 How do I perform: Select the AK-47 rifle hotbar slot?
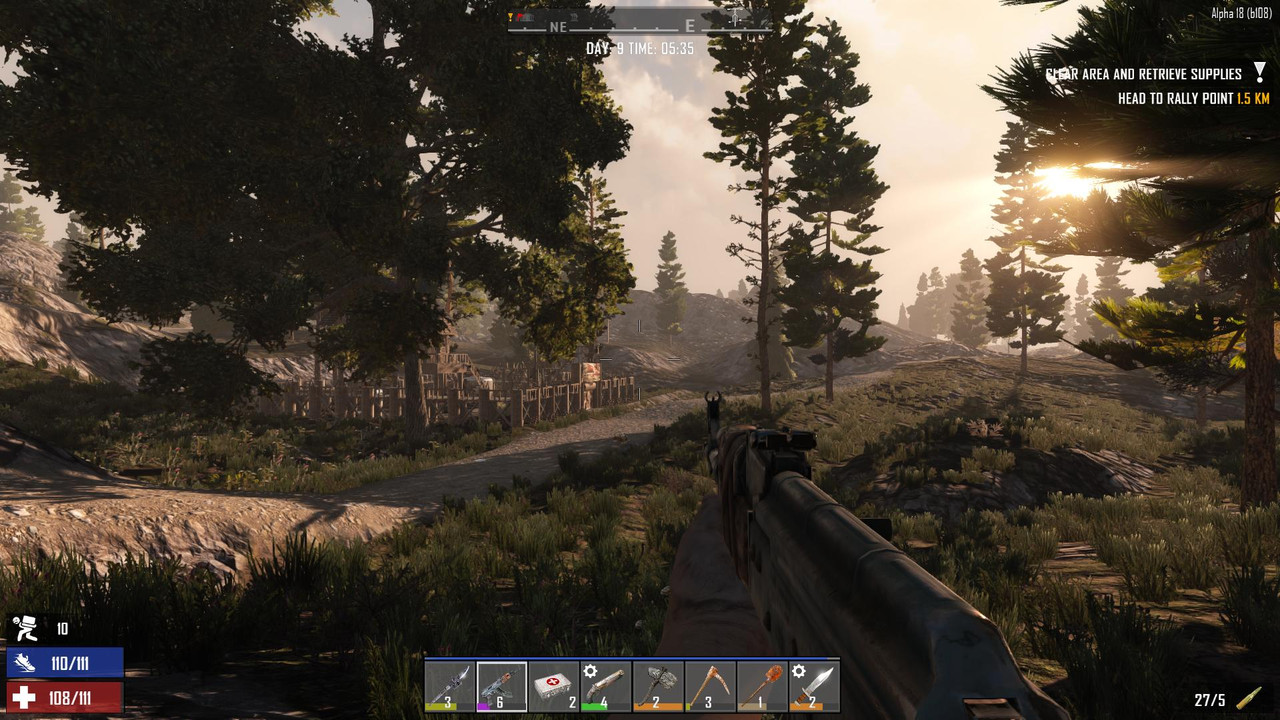502,686
